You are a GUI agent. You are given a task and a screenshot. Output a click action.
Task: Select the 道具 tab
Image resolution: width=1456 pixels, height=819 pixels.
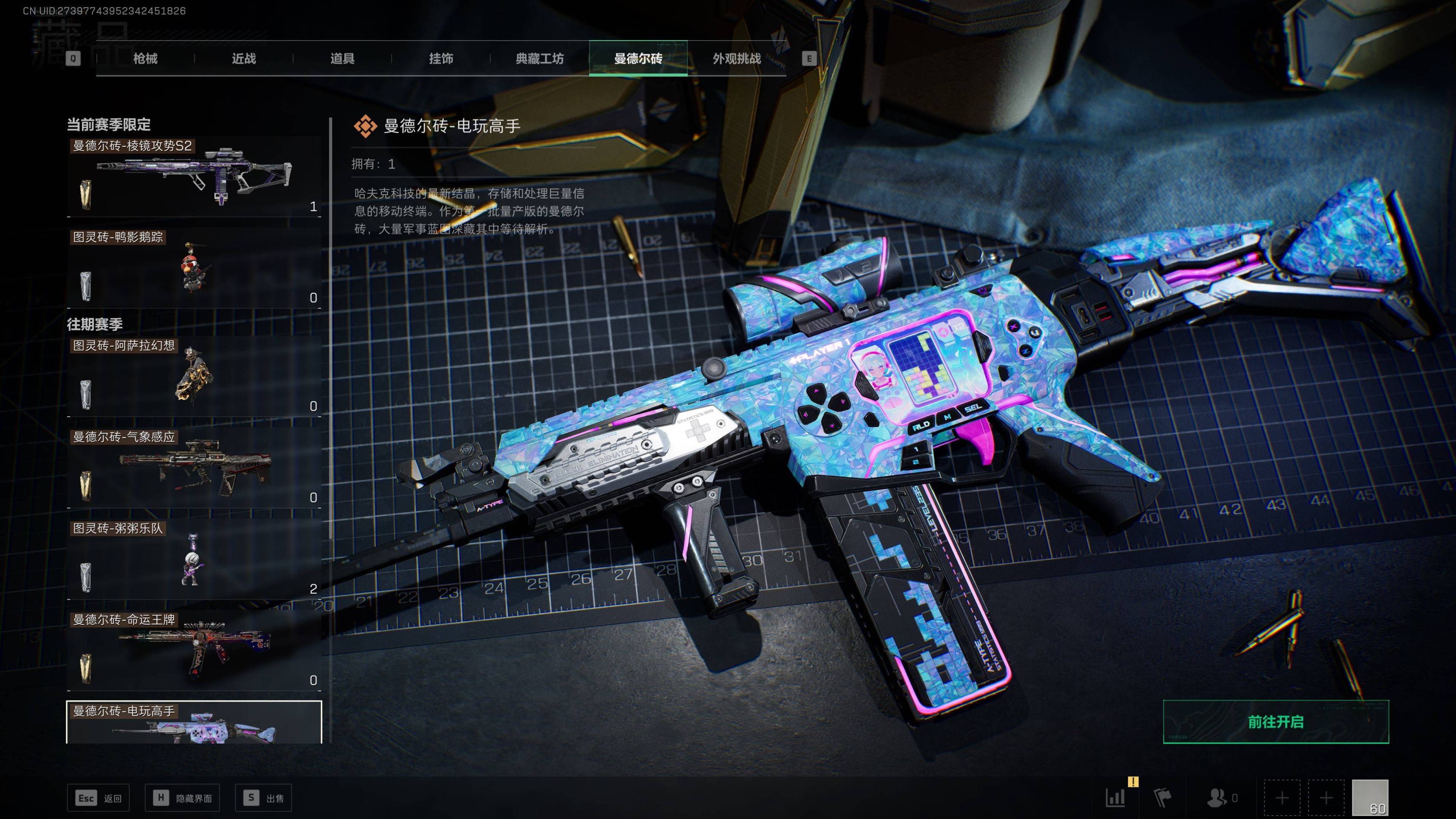(x=343, y=59)
